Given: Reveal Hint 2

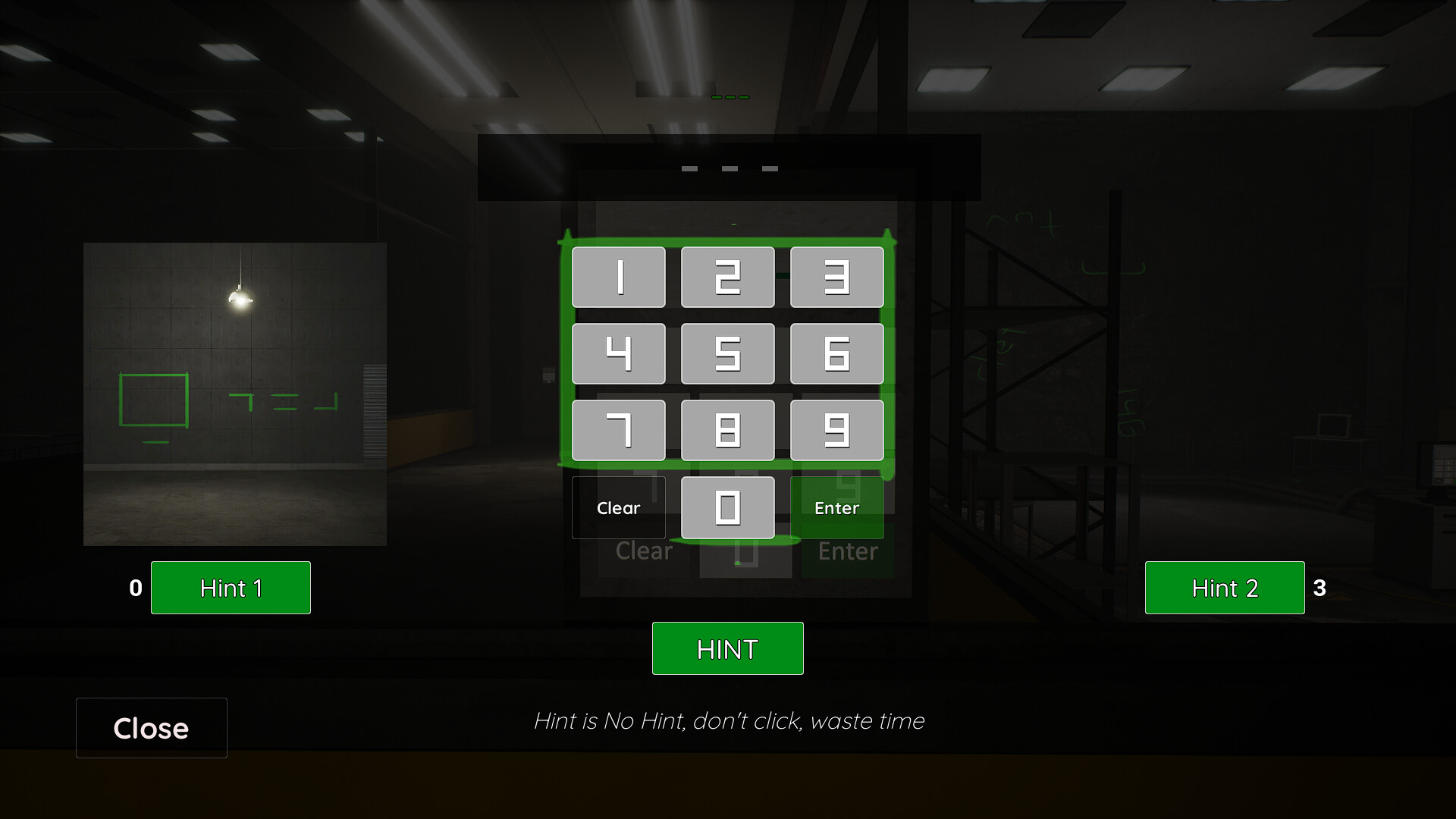Looking at the screenshot, I should coord(1224,588).
